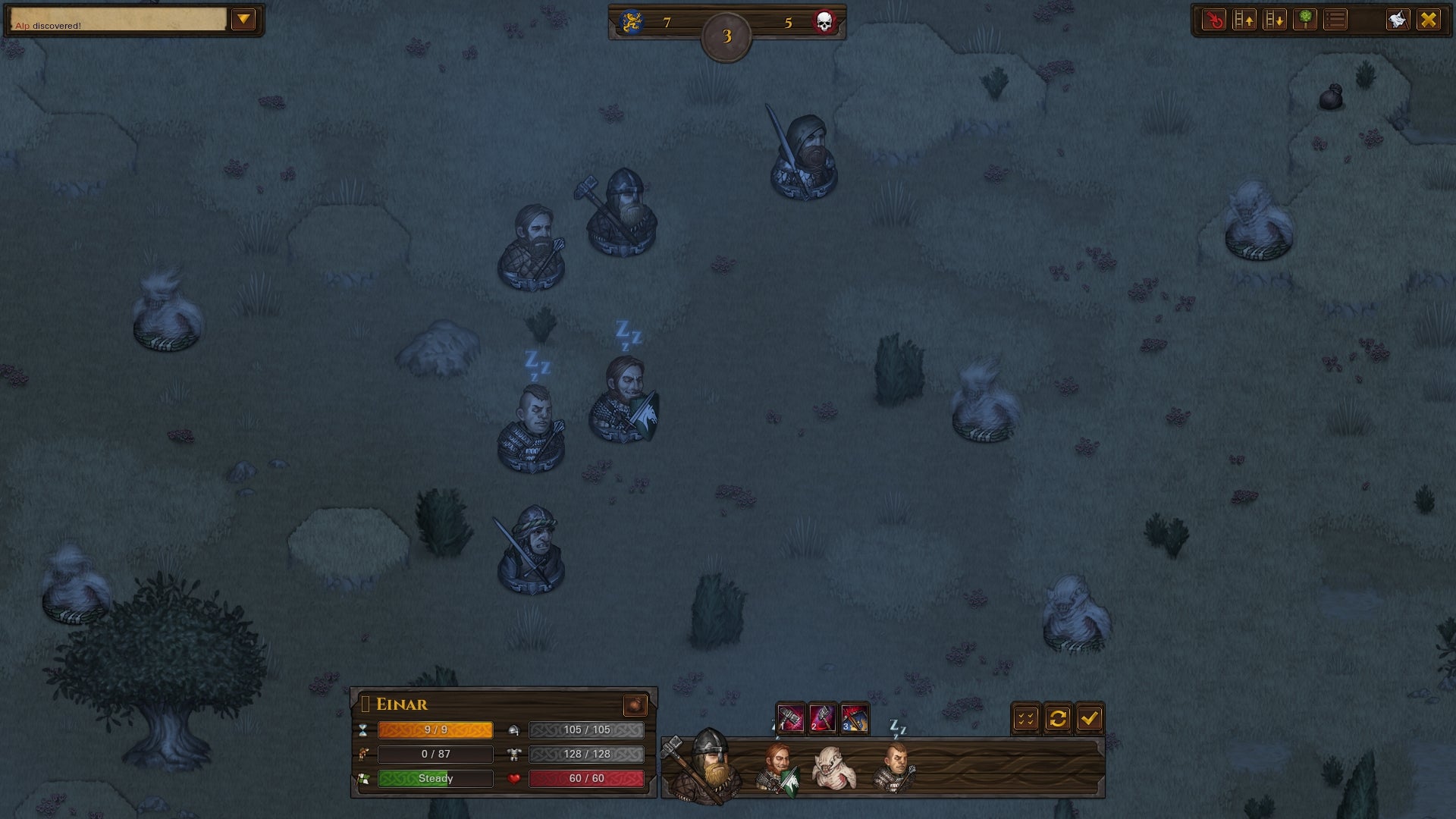This screenshot has height=819, width=1456.
Task: Lower the camera level with ladder-down button
Action: pyautogui.click(x=1275, y=20)
